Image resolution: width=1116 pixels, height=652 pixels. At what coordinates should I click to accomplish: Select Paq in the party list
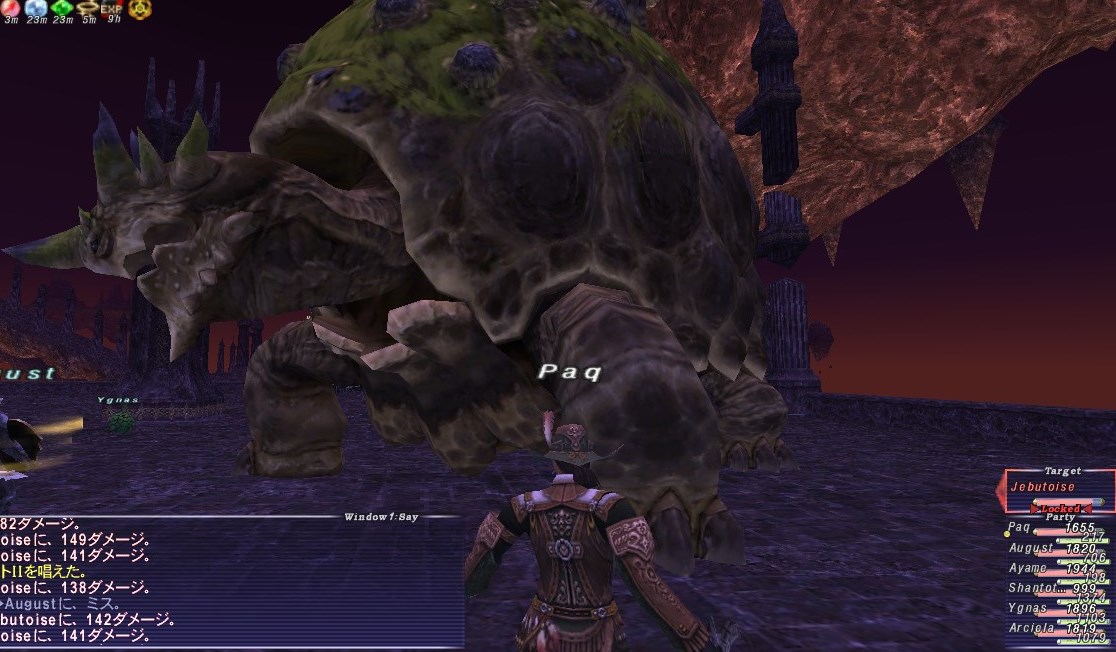tap(1018, 527)
